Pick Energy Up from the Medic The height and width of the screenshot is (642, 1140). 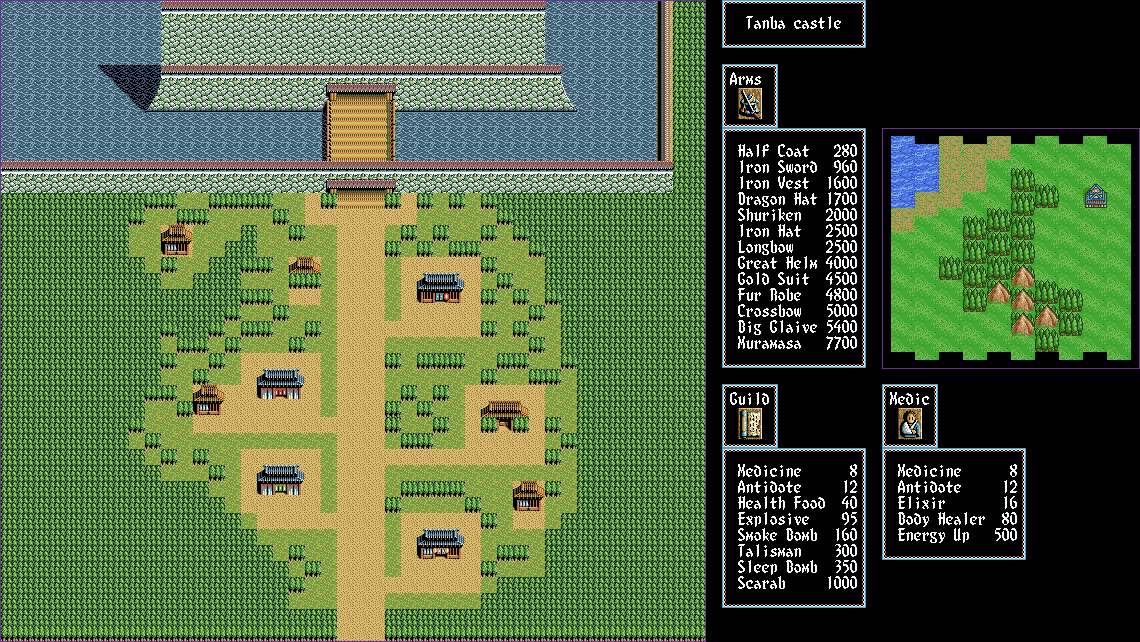(x=957, y=535)
